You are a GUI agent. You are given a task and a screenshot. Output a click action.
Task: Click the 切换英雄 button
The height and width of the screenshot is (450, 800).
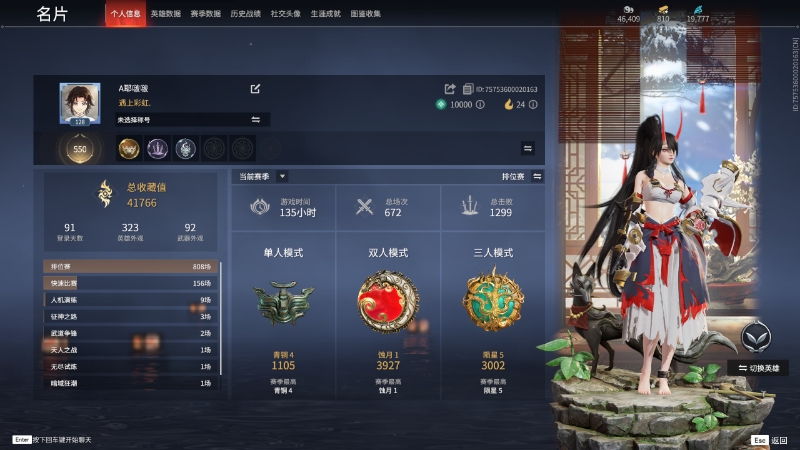762,367
